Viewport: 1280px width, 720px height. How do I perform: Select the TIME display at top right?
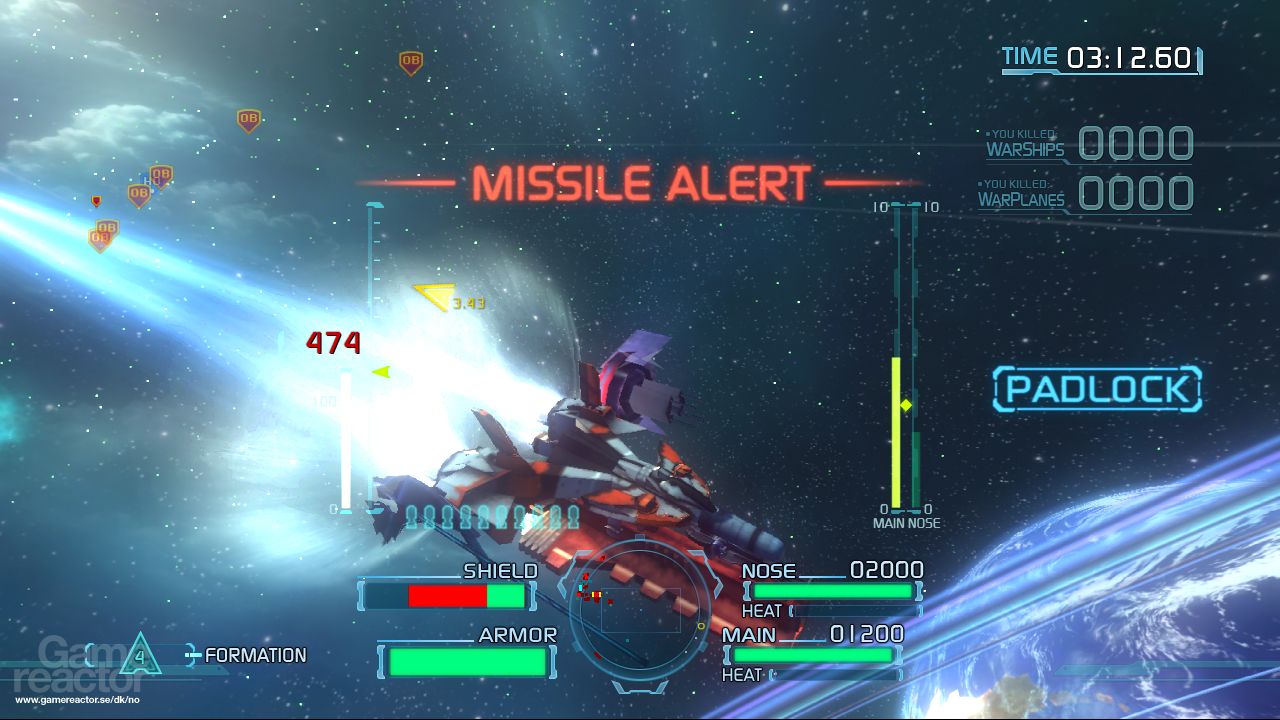[x=1098, y=57]
